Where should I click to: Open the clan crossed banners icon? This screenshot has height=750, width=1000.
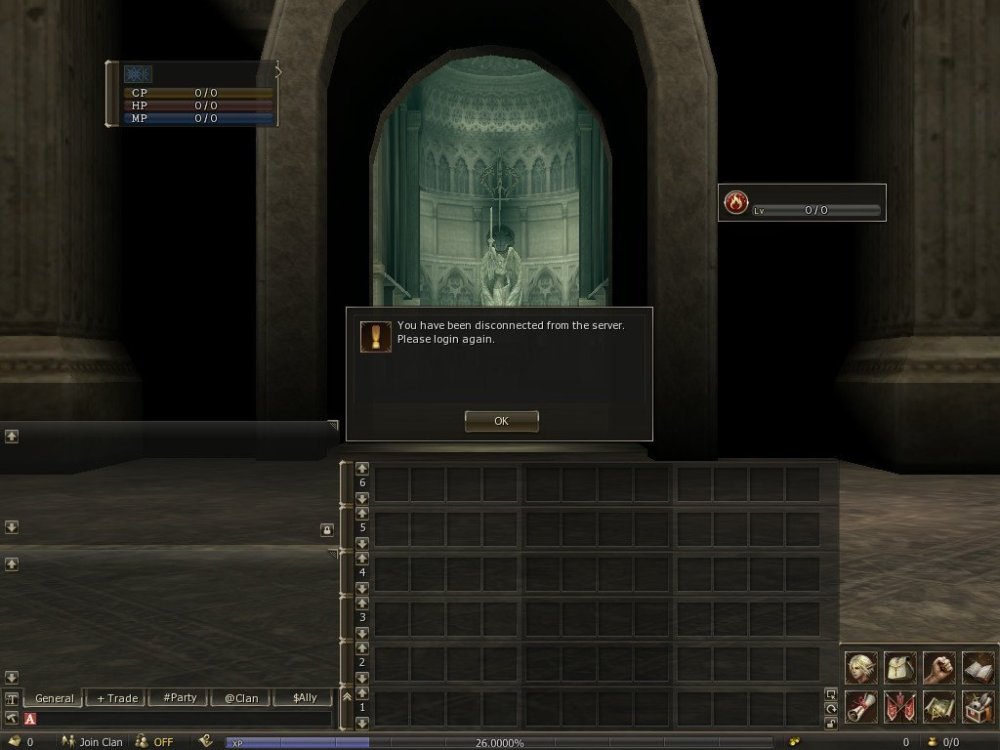point(899,706)
